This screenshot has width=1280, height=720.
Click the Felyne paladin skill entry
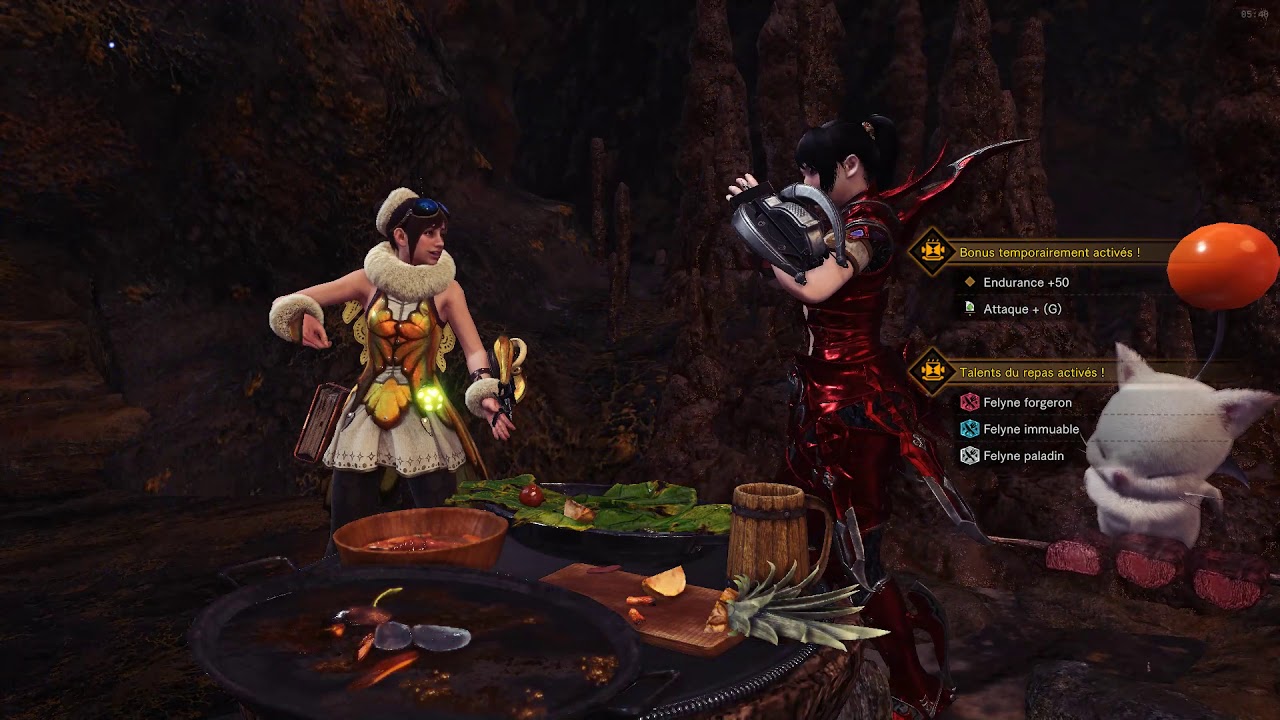[x=1023, y=456]
